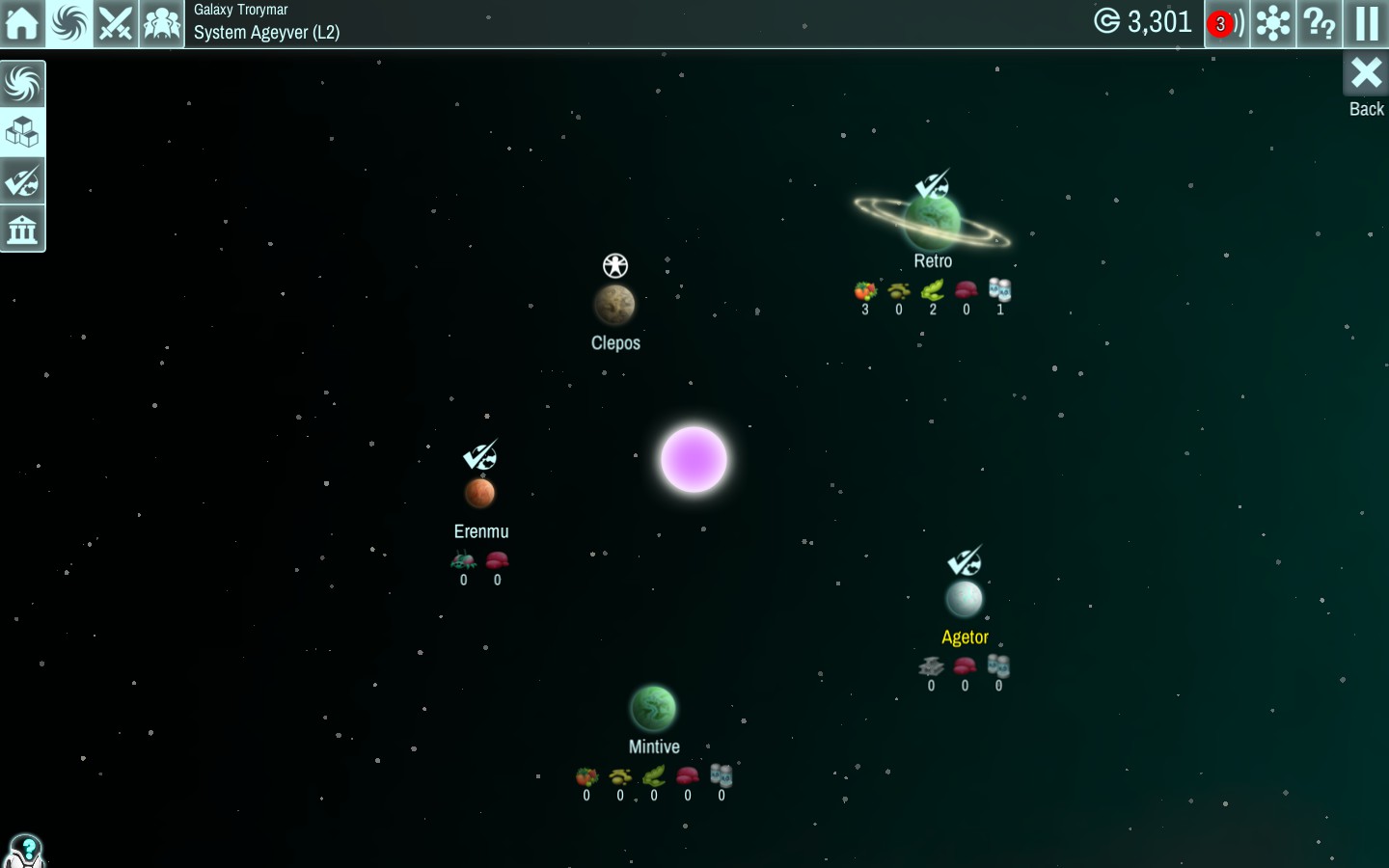The width and height of the screenshot is (1389, 868).
Task: Select planet Agetor
Action: pos(965,599)
